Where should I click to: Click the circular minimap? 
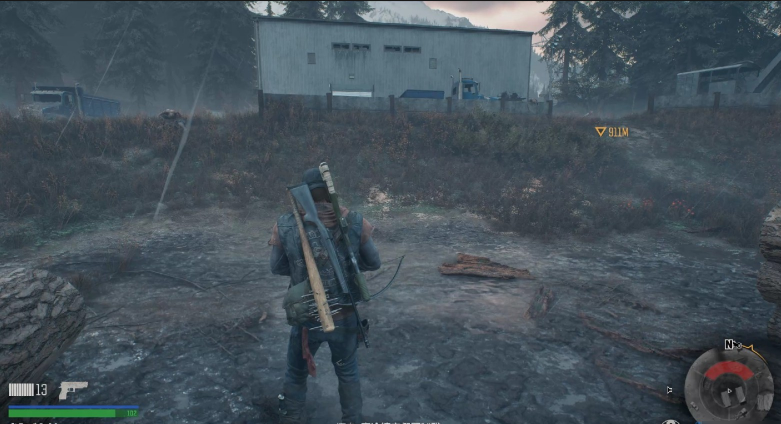tap(729, 383)
